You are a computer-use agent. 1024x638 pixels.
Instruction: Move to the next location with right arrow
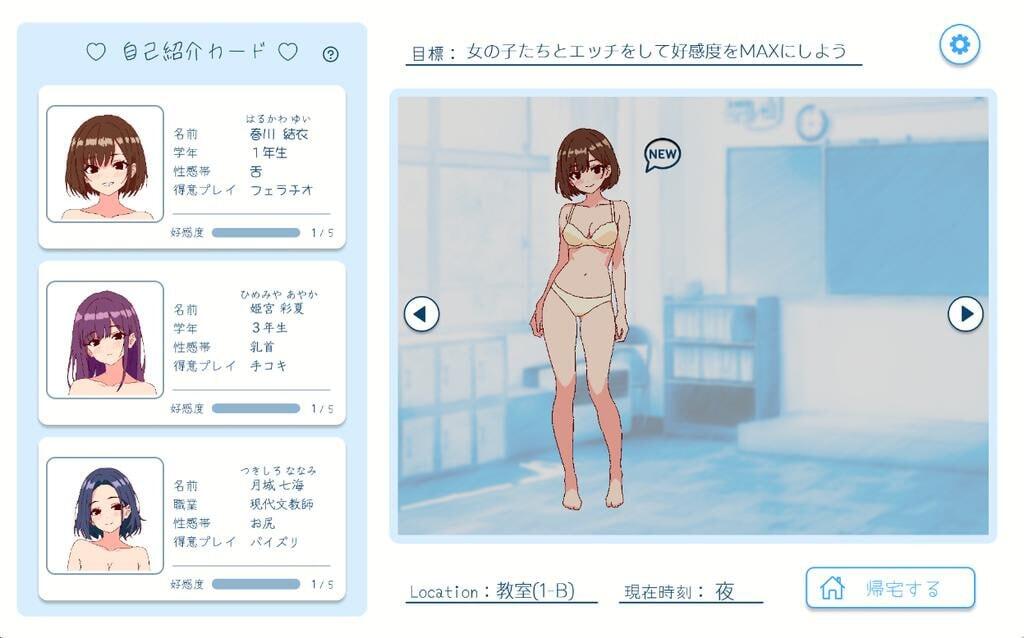pyautogui.click(x=965, y=314)
